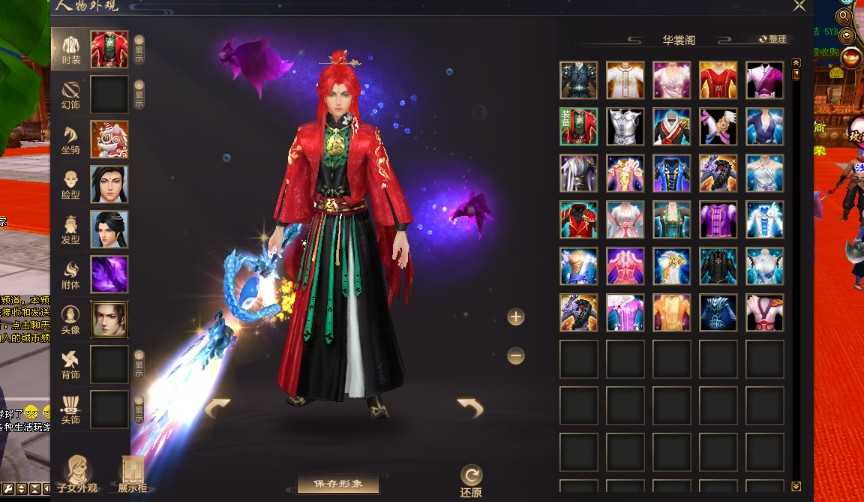Select the 时装 outfit category
Screen dimensions: 864x502
point(70,48)
